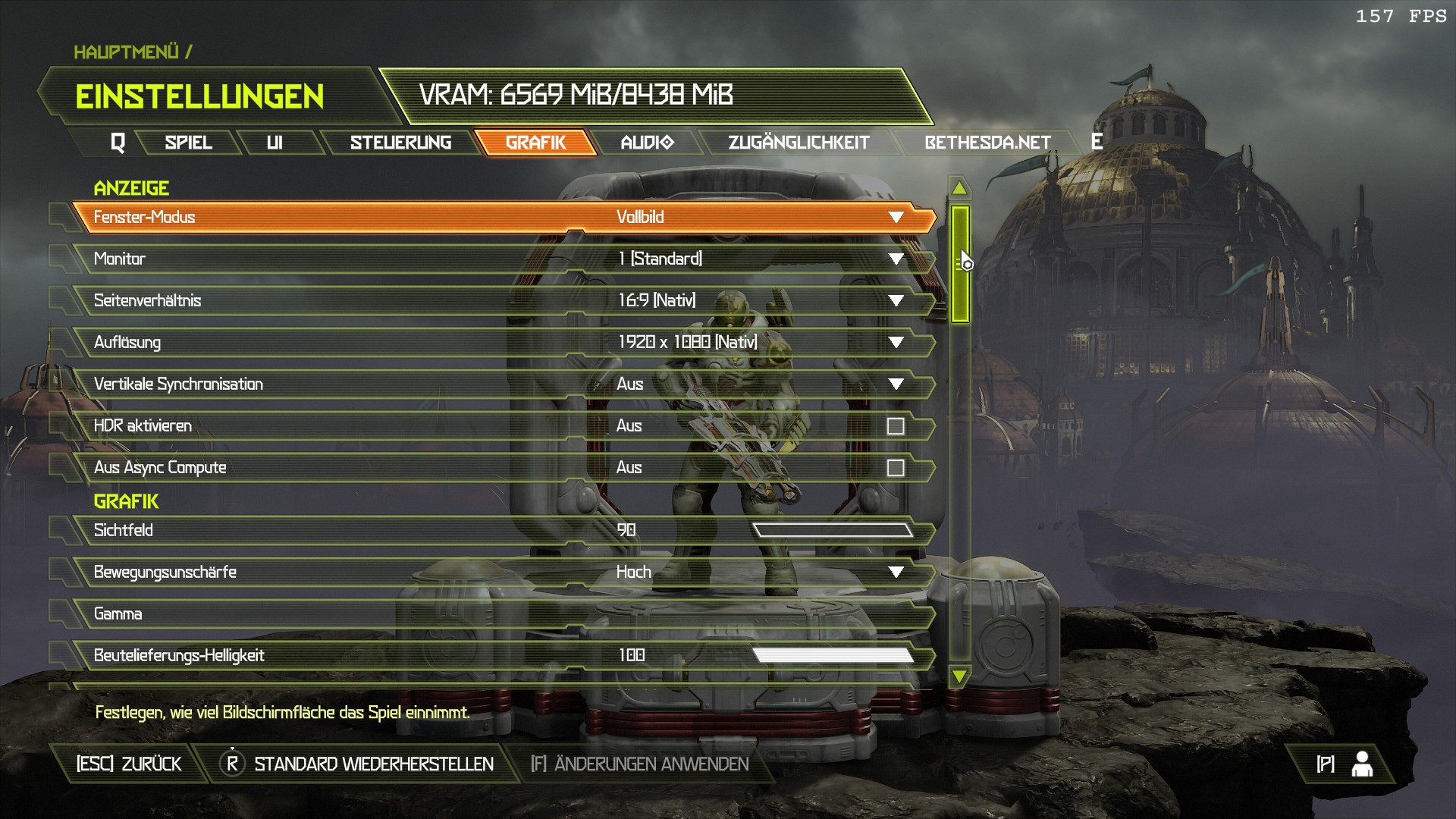The width and height of the screenshot is (1456, 819).
Task: Switch to the Audio tab
Action: 647,143
